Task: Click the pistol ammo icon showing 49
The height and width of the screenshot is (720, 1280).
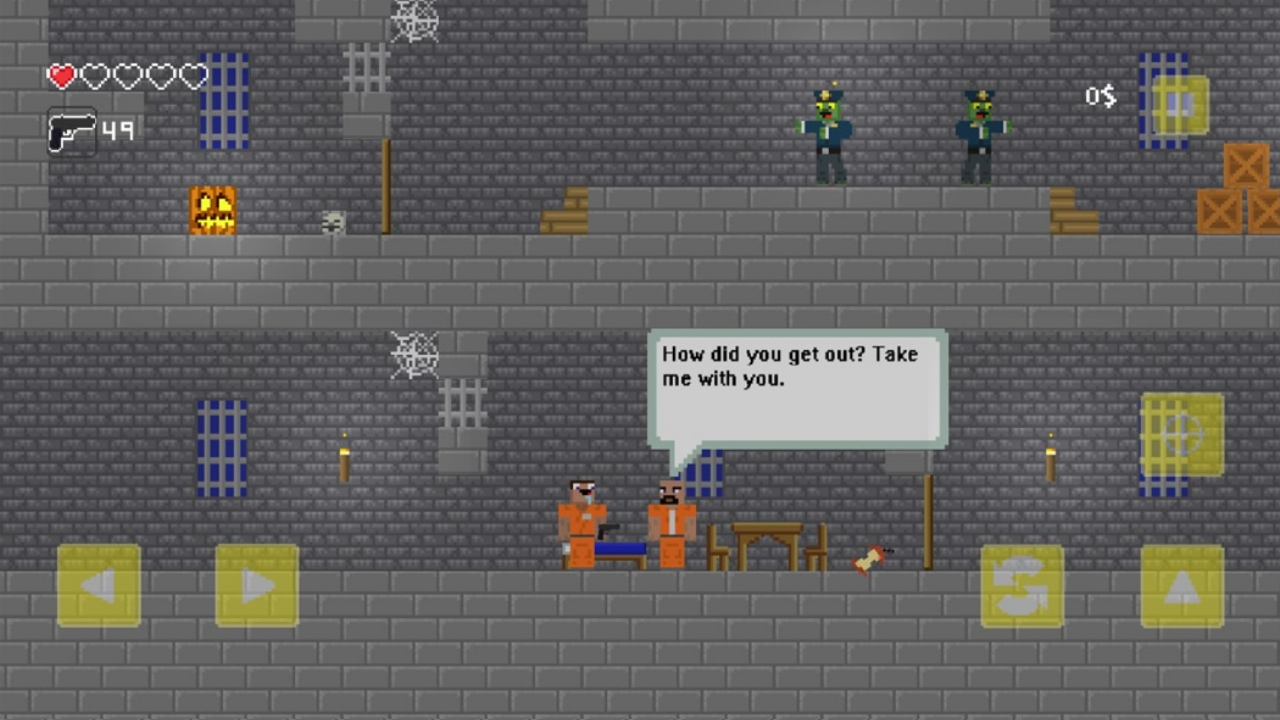Action: pyautogui.click(x=72, y=131)
